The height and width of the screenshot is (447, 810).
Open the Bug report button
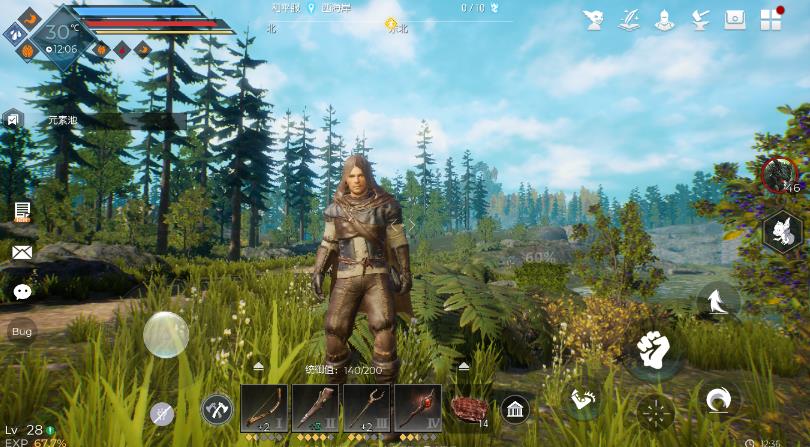tap(22, 331)
